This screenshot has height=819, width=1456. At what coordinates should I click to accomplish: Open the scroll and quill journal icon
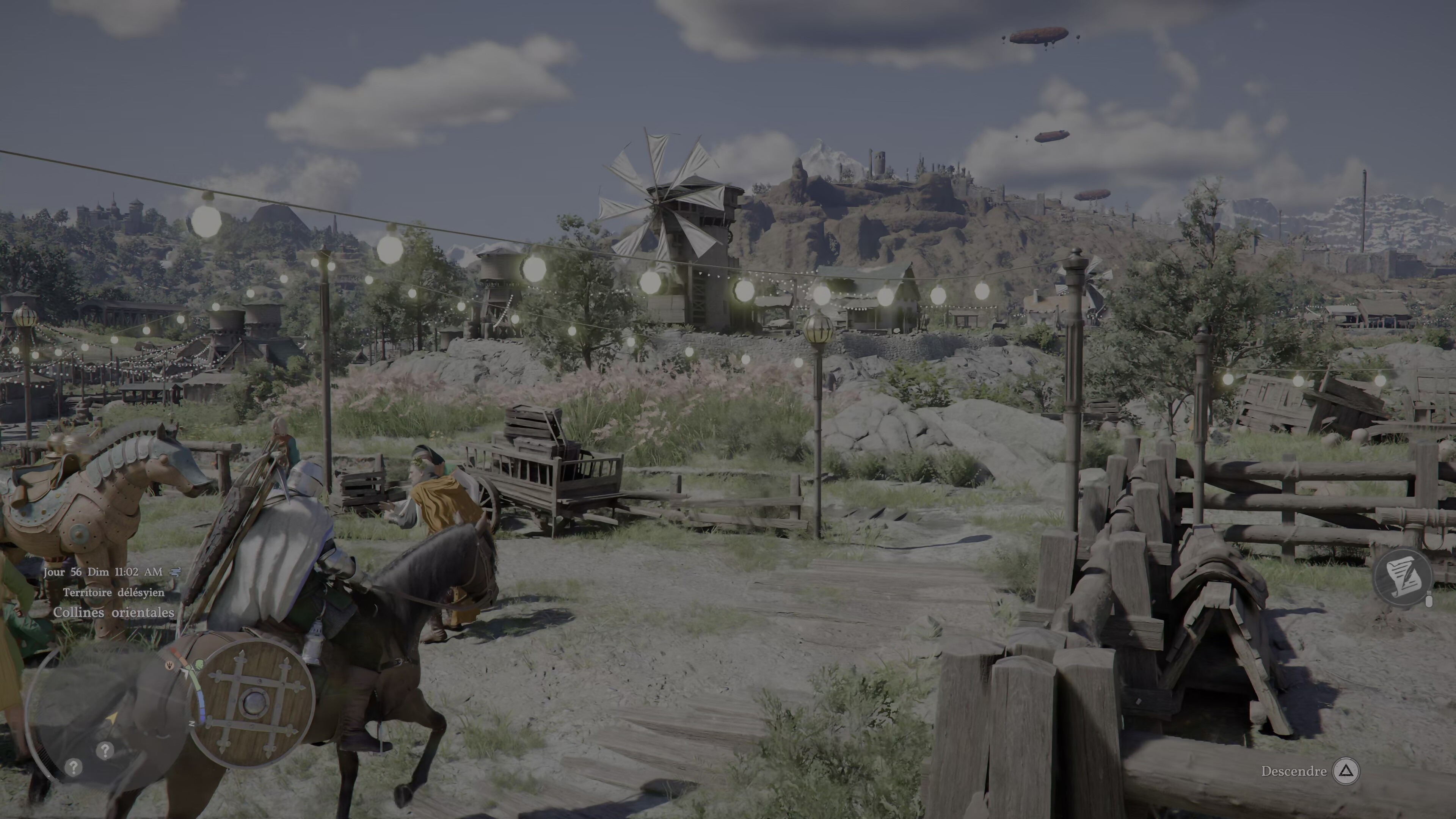click(1402, 577)
